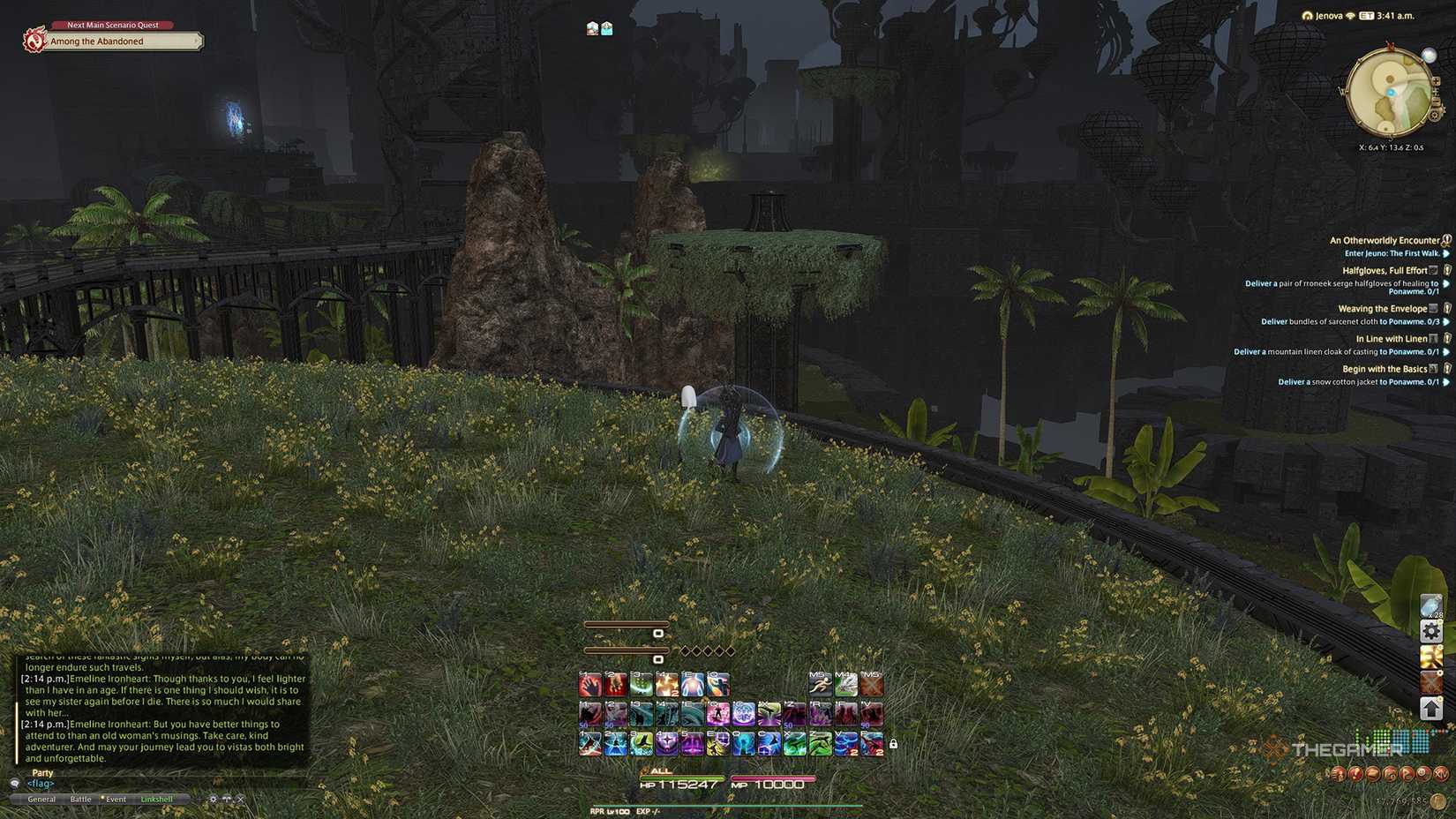Switch to the Battle chat tab

(80, 799)
